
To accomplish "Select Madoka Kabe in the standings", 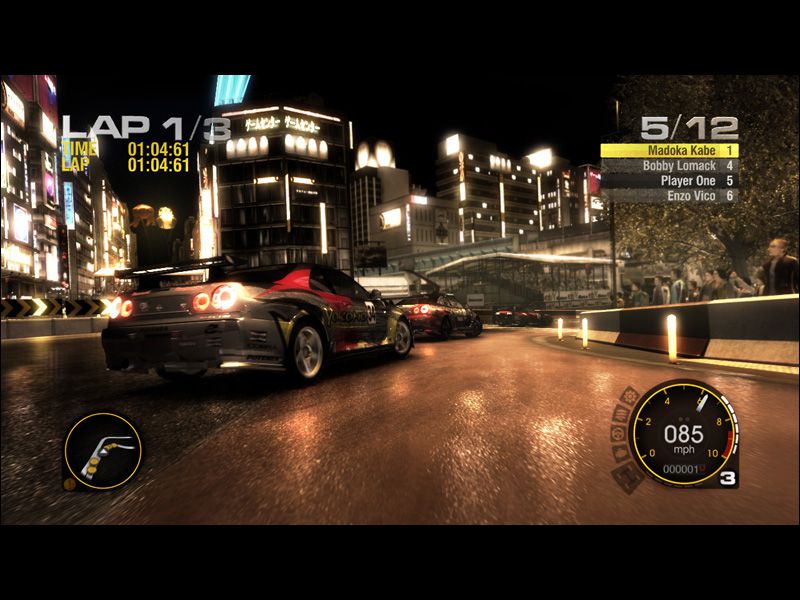I will click(668, 150).
